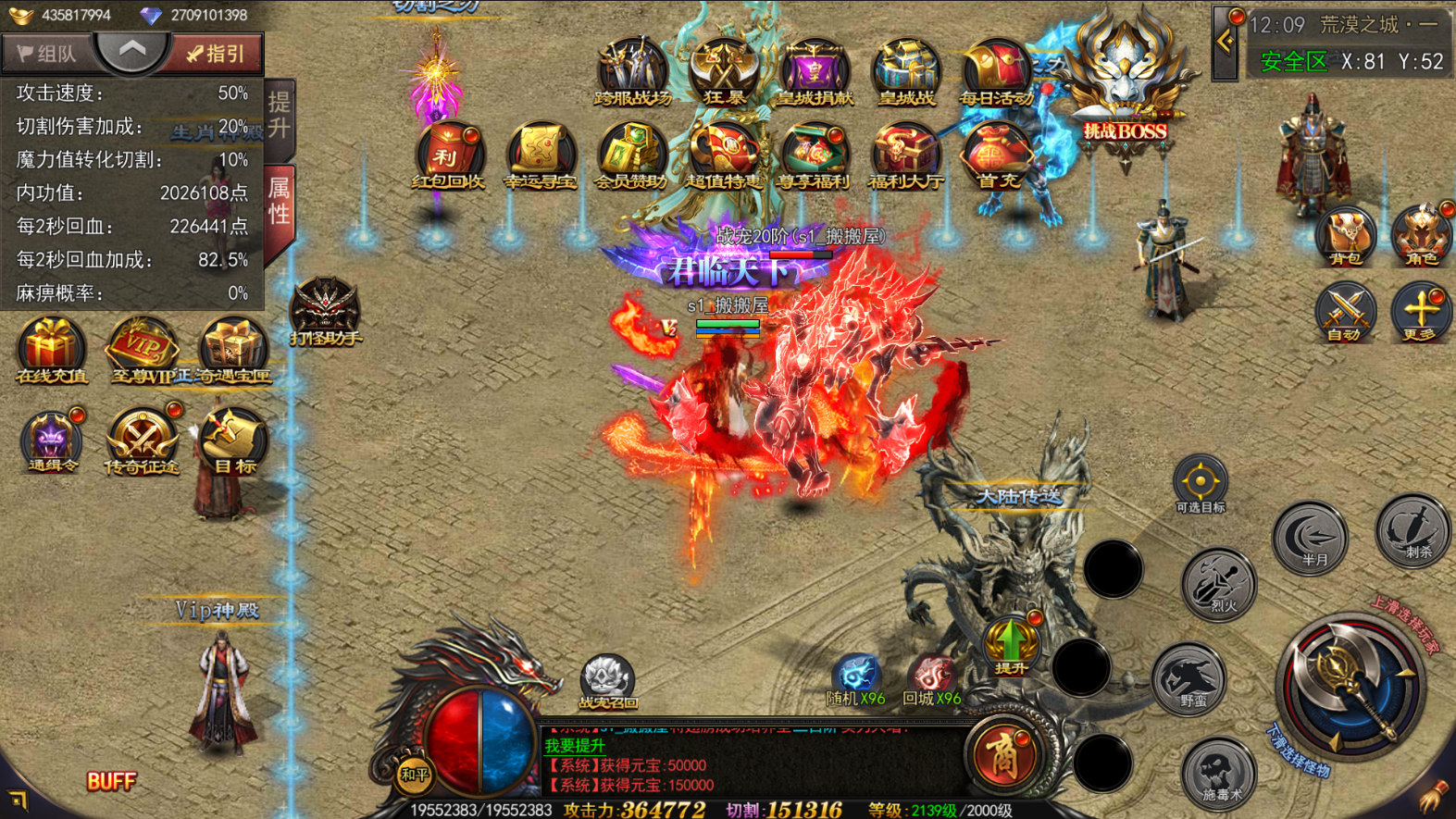Activate the 狂暴 berserk icon
This screenshot has height=819, width=1456.
724,70
